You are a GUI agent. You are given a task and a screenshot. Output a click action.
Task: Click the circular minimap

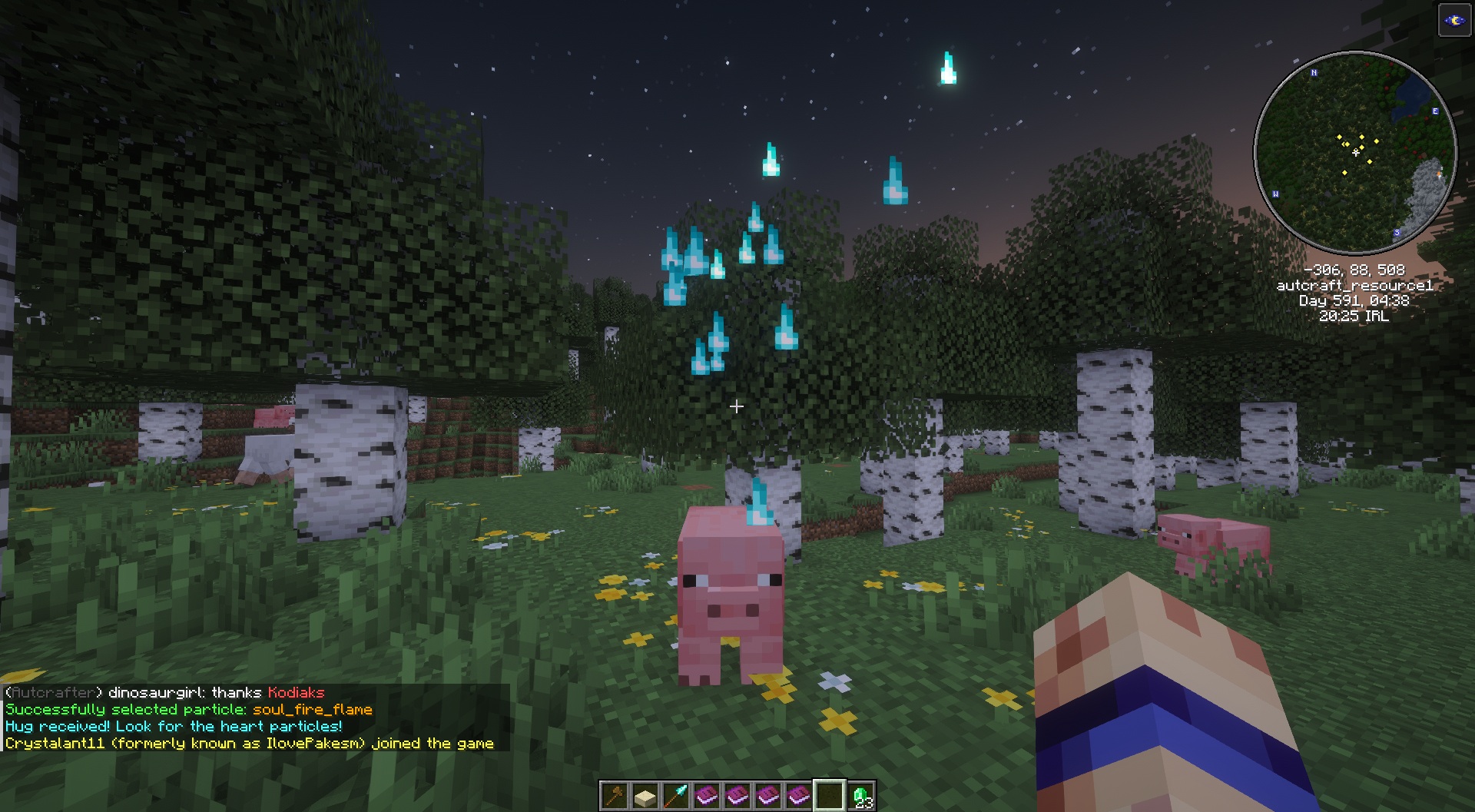click(1355, 153)
